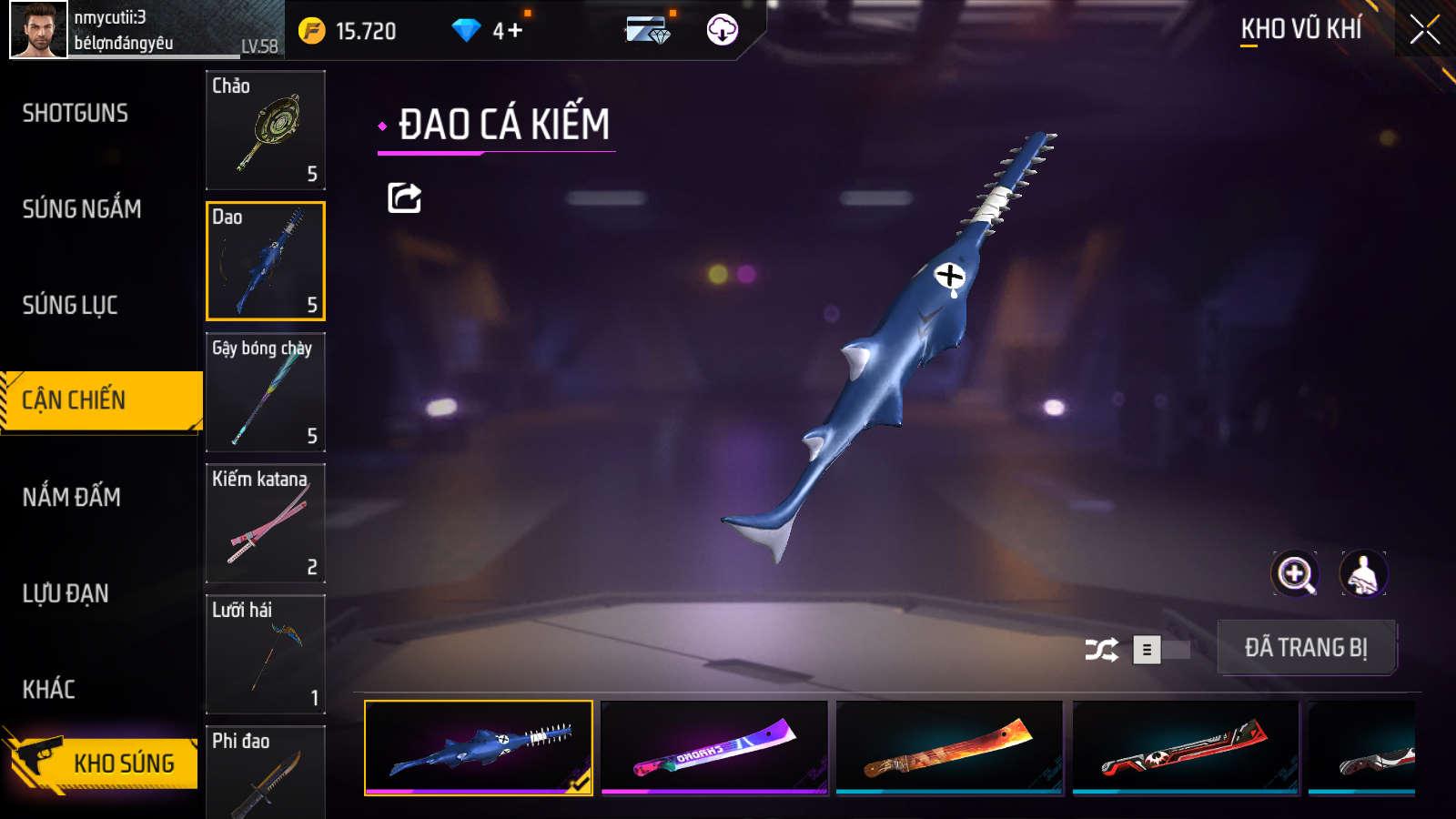Share the Đao Cá Kiếm skin
The height and width of the screenshot is (819, 1456).
coord(404,197)
